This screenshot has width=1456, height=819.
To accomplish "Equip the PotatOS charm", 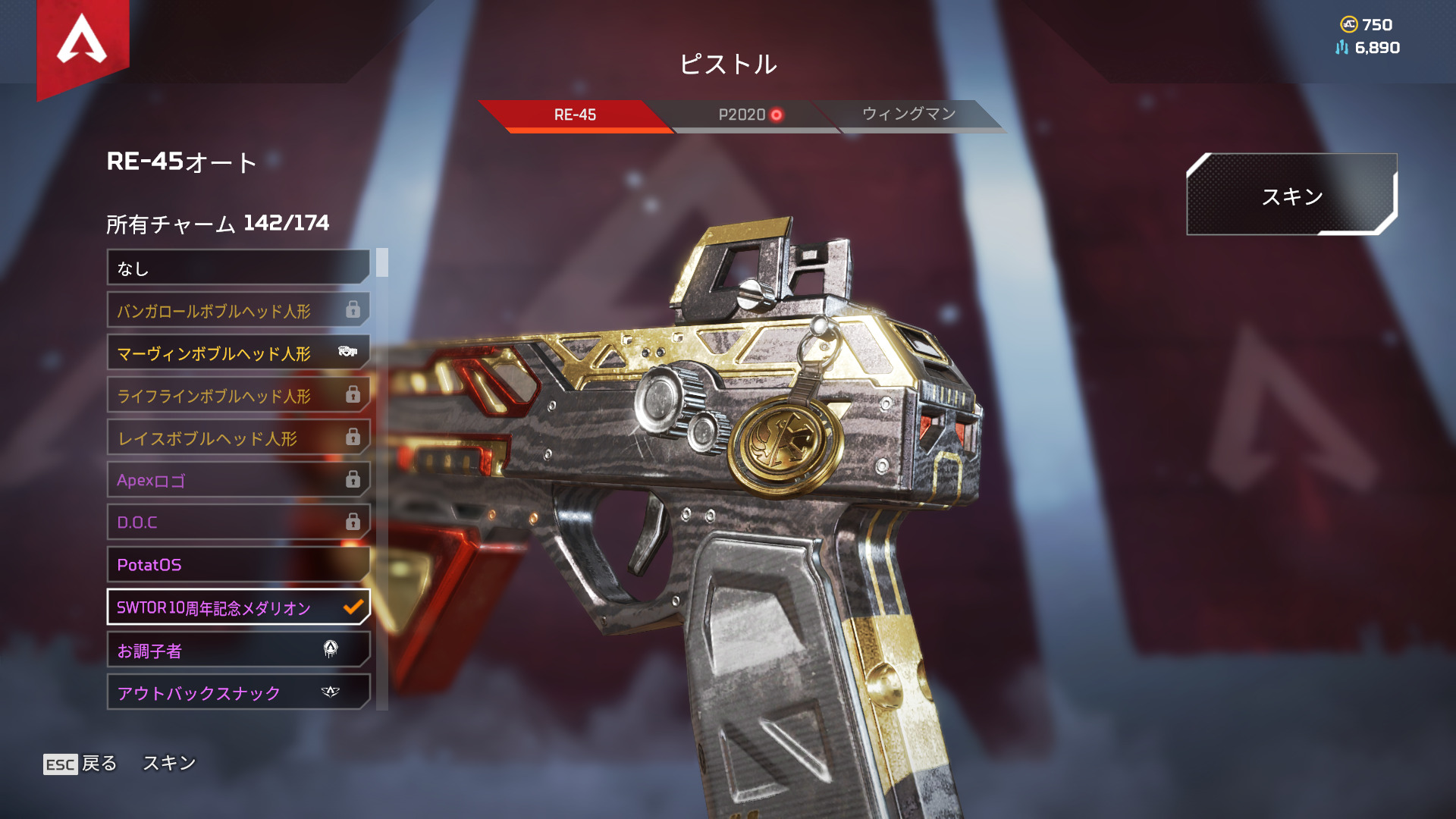I will tap(238, 565).
